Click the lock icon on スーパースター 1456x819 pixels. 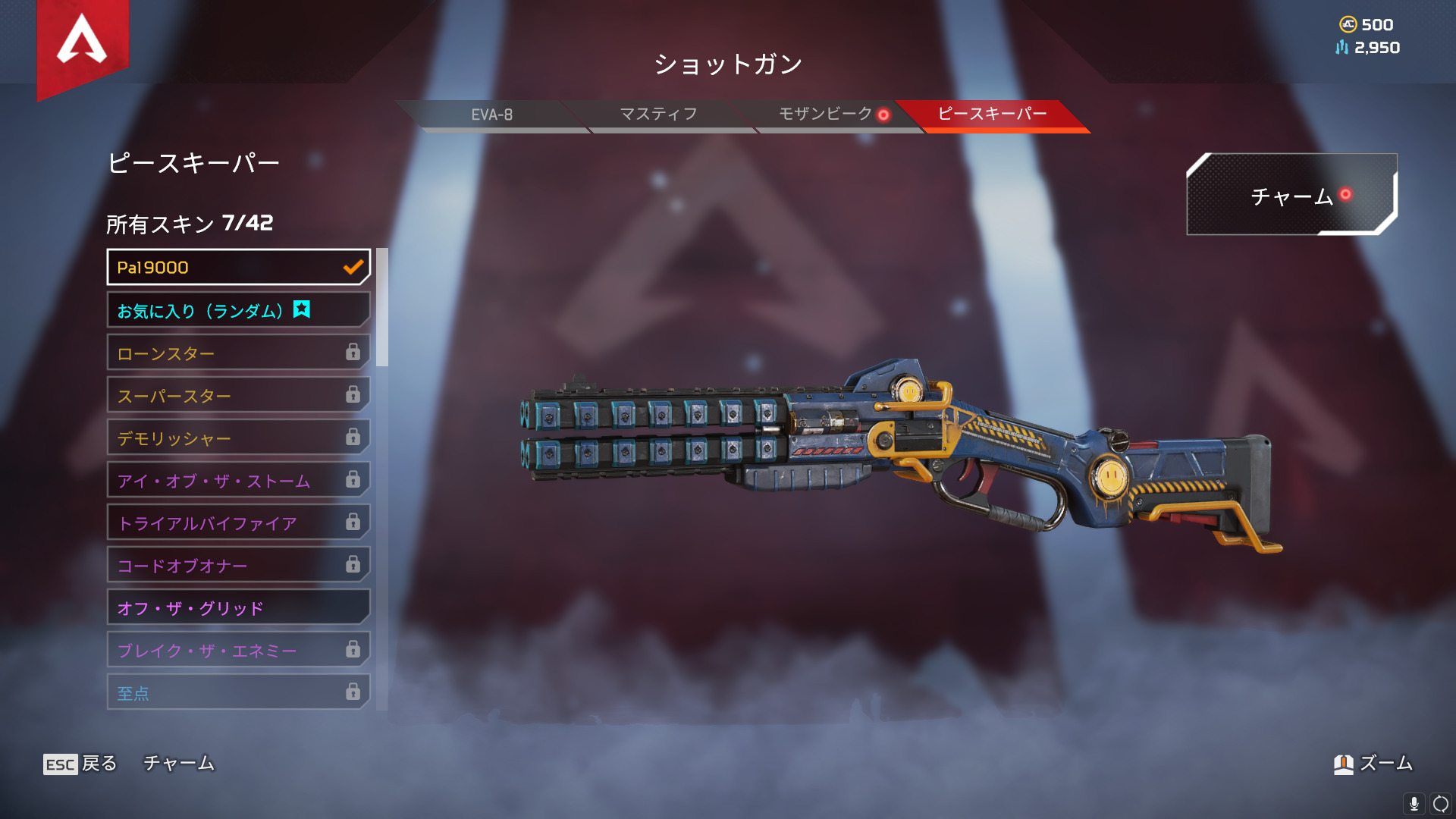[x=353, y=395]
